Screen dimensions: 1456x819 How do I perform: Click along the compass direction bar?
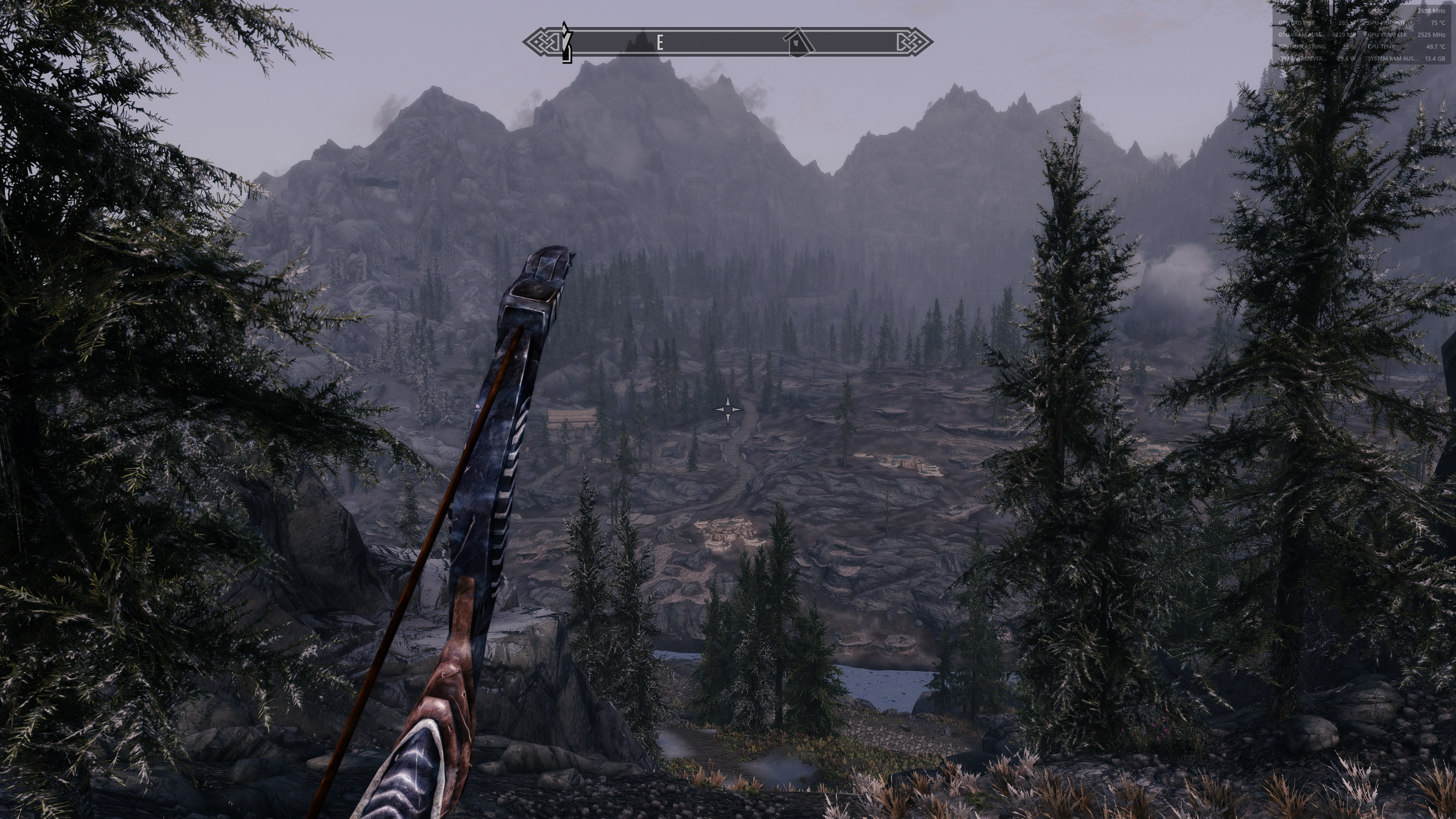(729, 41)
